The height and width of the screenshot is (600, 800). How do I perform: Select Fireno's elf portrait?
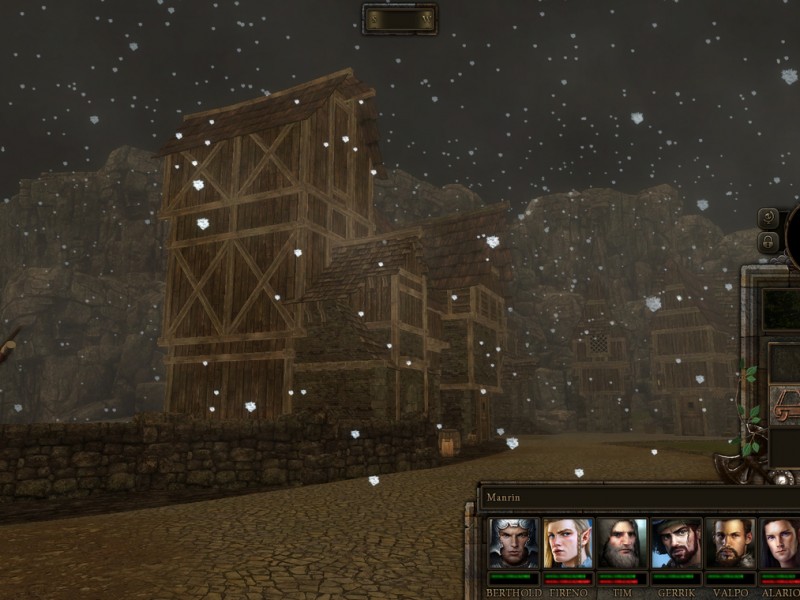pos(568,543)
